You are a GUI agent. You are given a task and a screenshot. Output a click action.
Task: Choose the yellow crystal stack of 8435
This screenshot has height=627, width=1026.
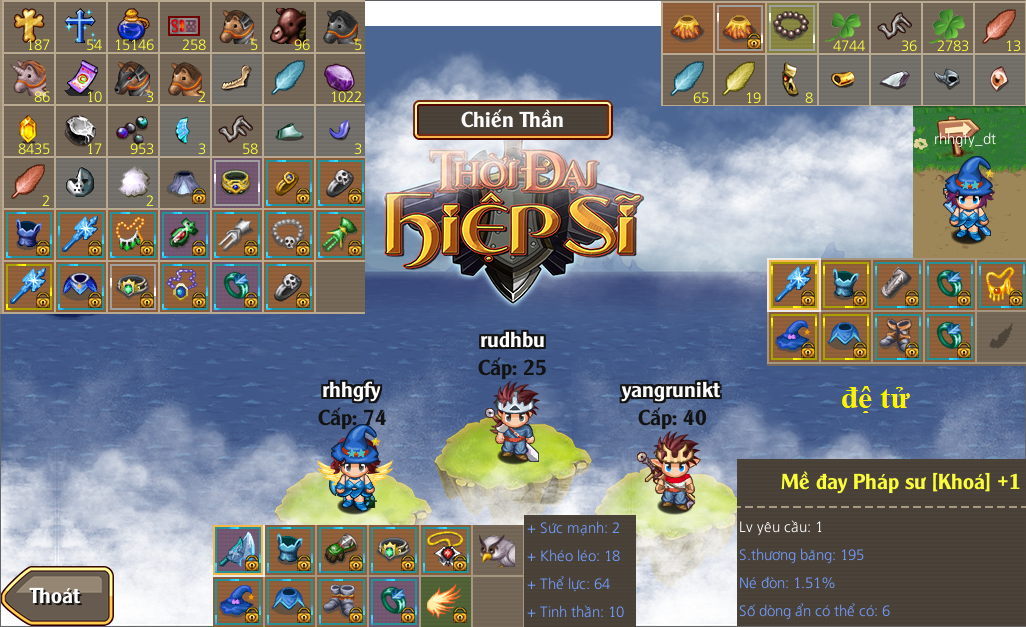(x=30, y=131)
